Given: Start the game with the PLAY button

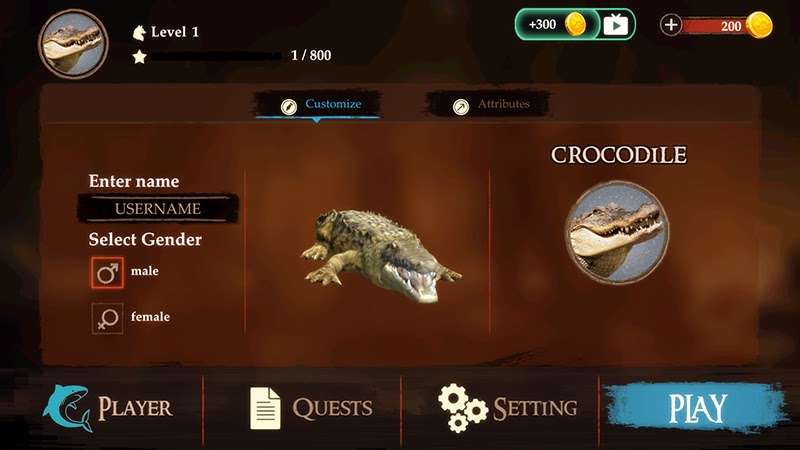Looking at the screenshot, I should coord(697,408).
